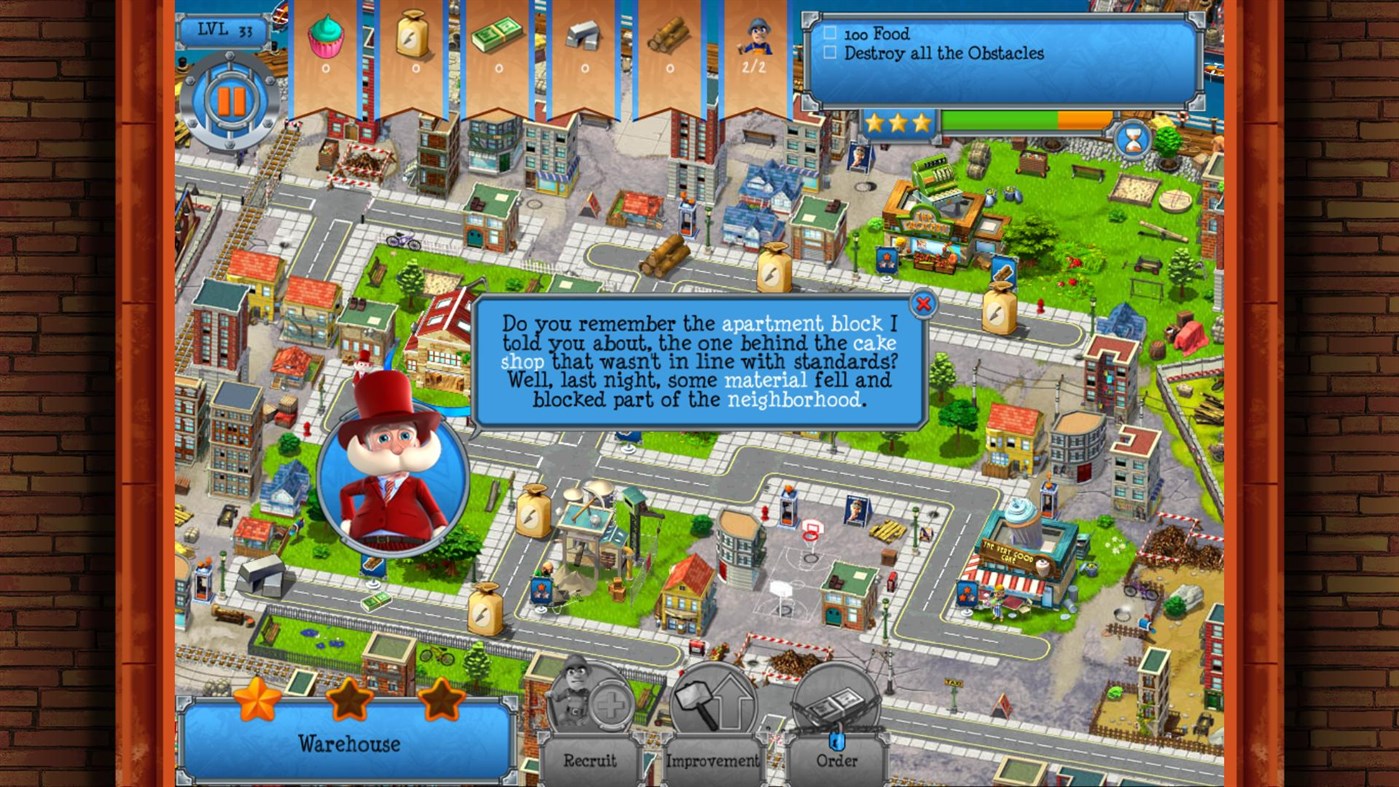The image size is (1399, 787).
Task: Select the Improvement hammer tool
Action: click(713, 719)
